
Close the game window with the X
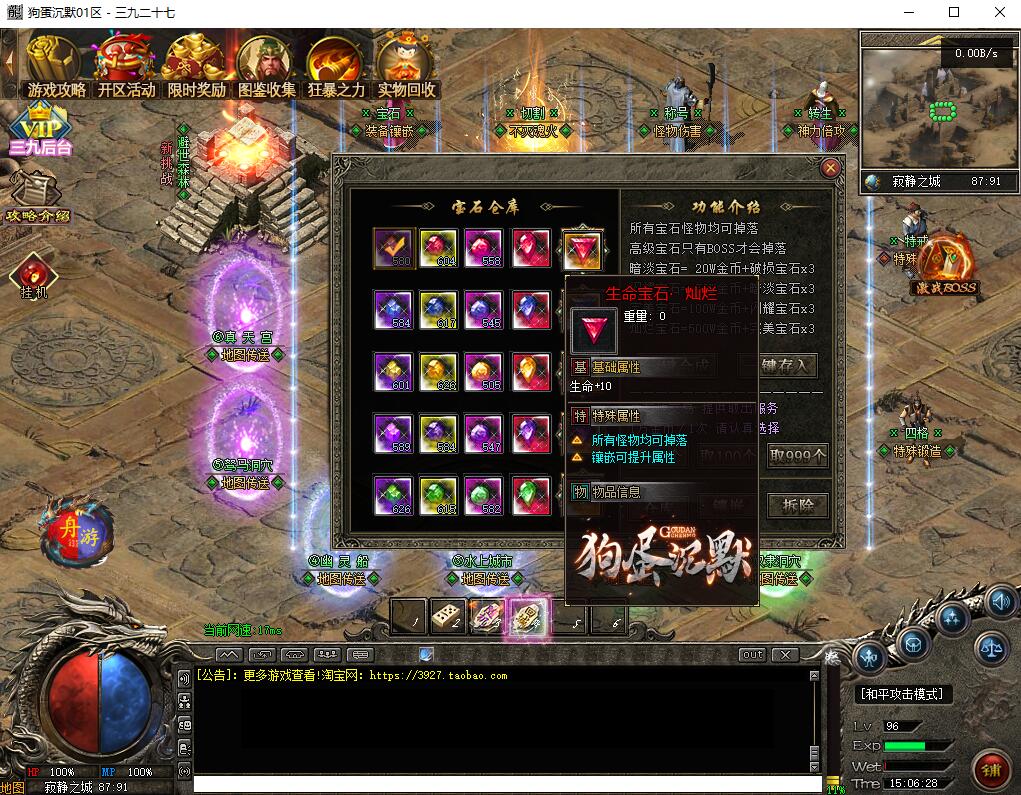(x=996, y=13)
